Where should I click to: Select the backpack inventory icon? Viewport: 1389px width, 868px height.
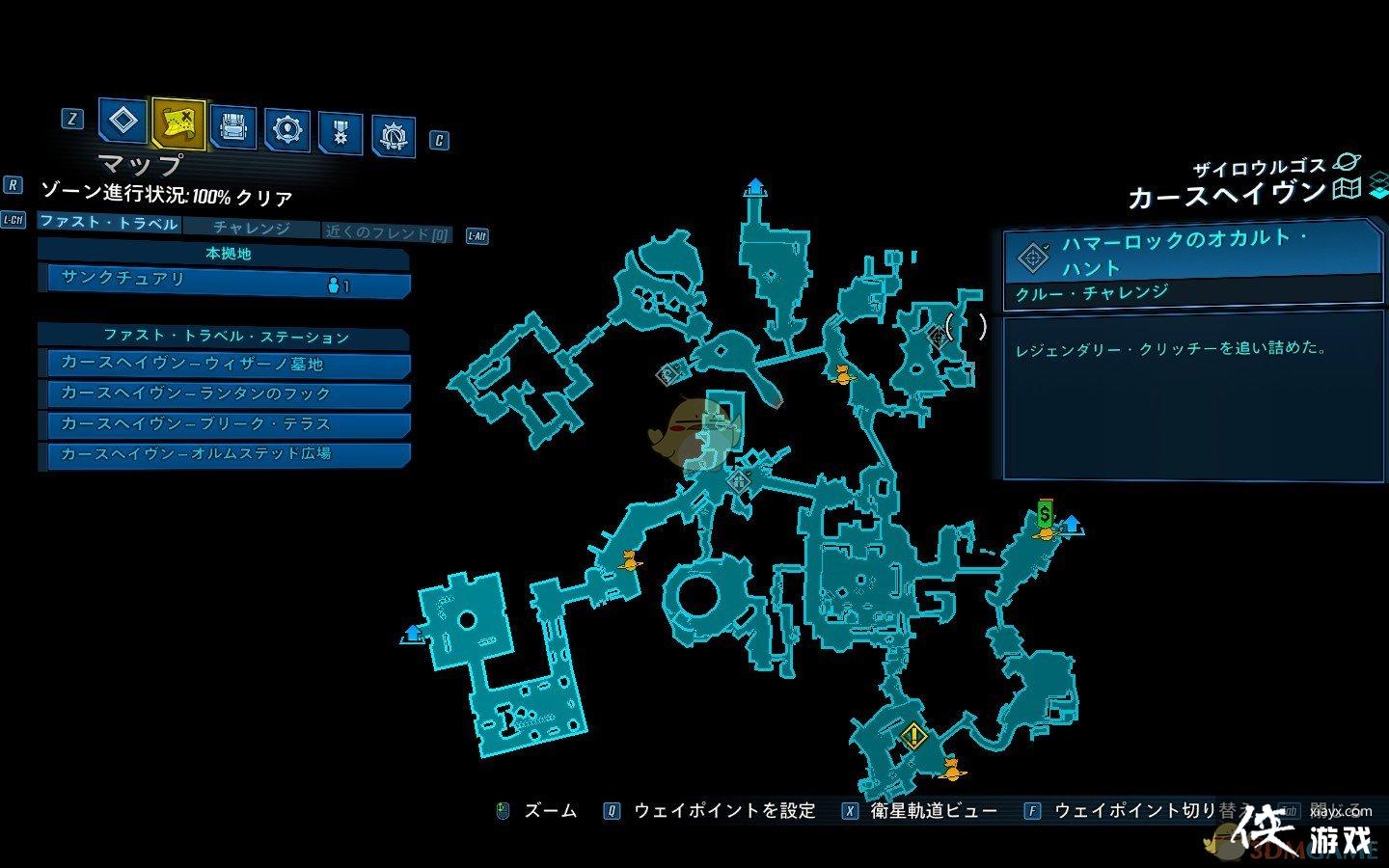click(x=234, y=126)
